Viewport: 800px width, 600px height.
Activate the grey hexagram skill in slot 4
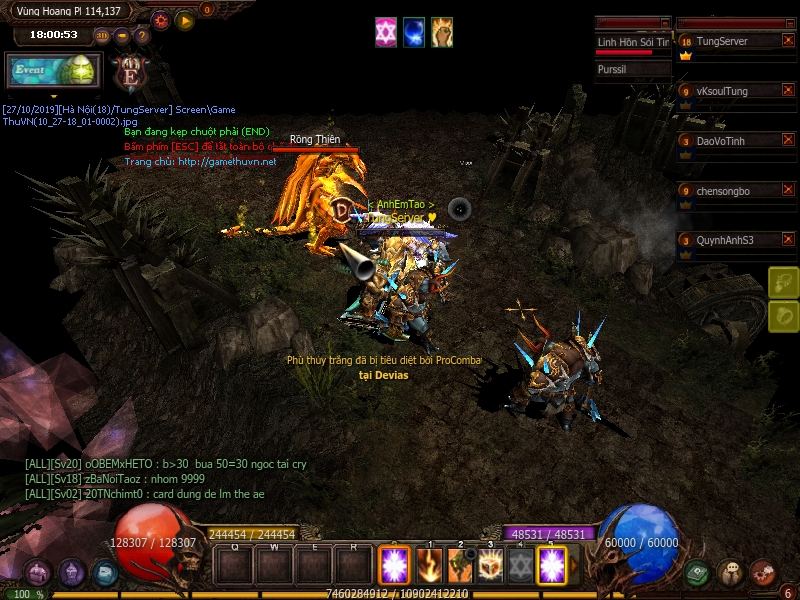520,566
